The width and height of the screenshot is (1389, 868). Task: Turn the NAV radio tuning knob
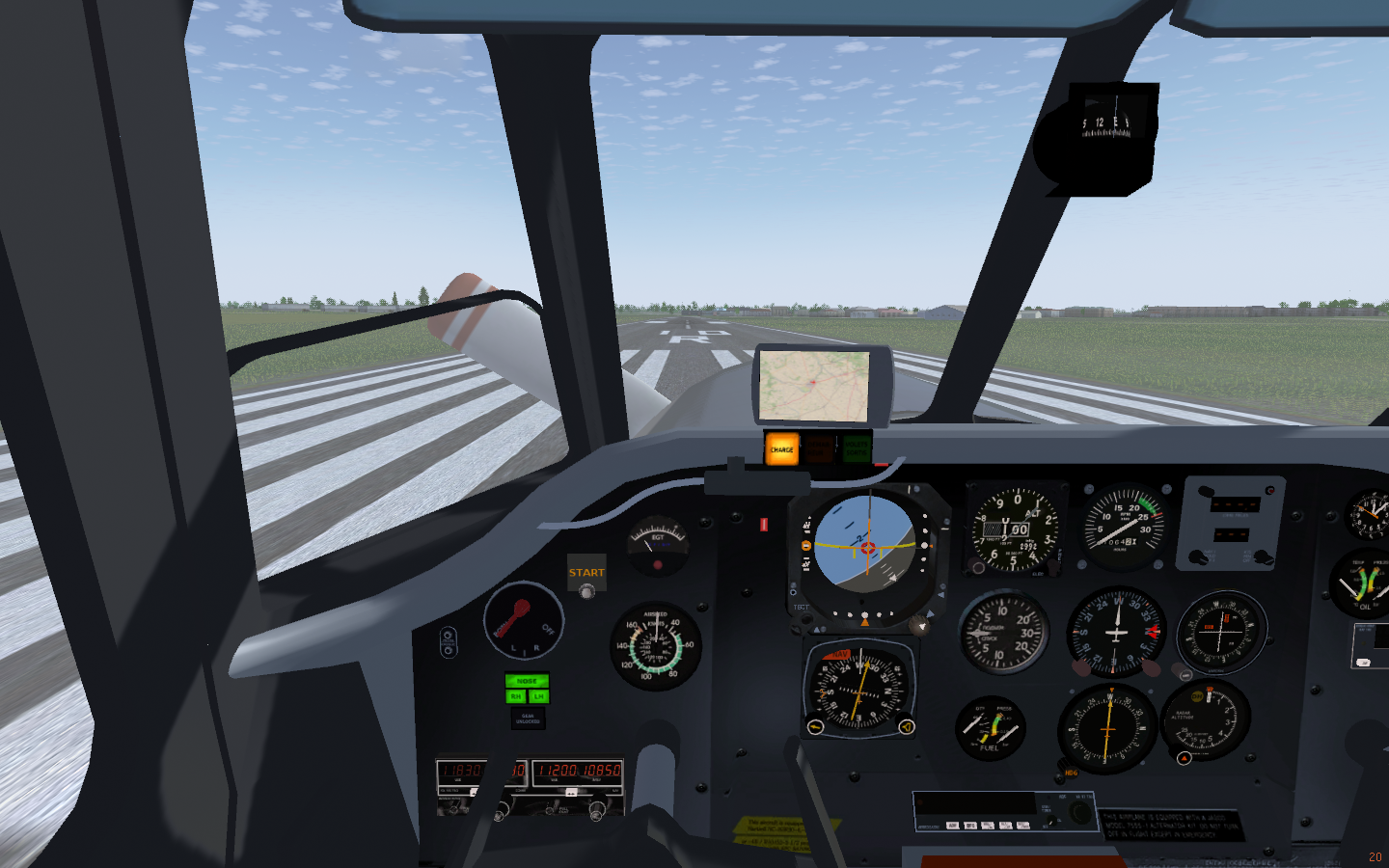[598, 813]
